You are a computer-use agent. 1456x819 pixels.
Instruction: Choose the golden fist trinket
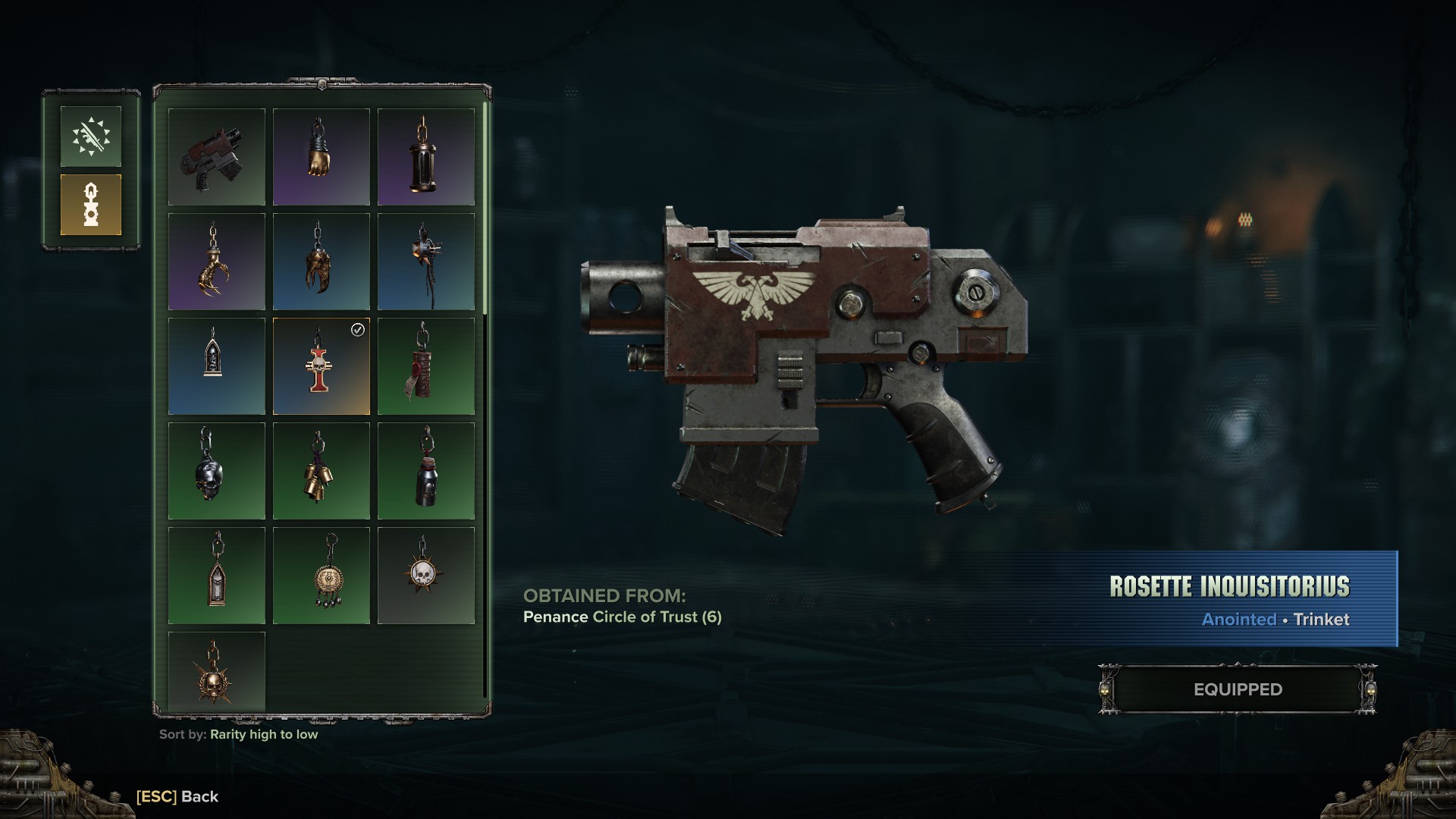point(322,157)
